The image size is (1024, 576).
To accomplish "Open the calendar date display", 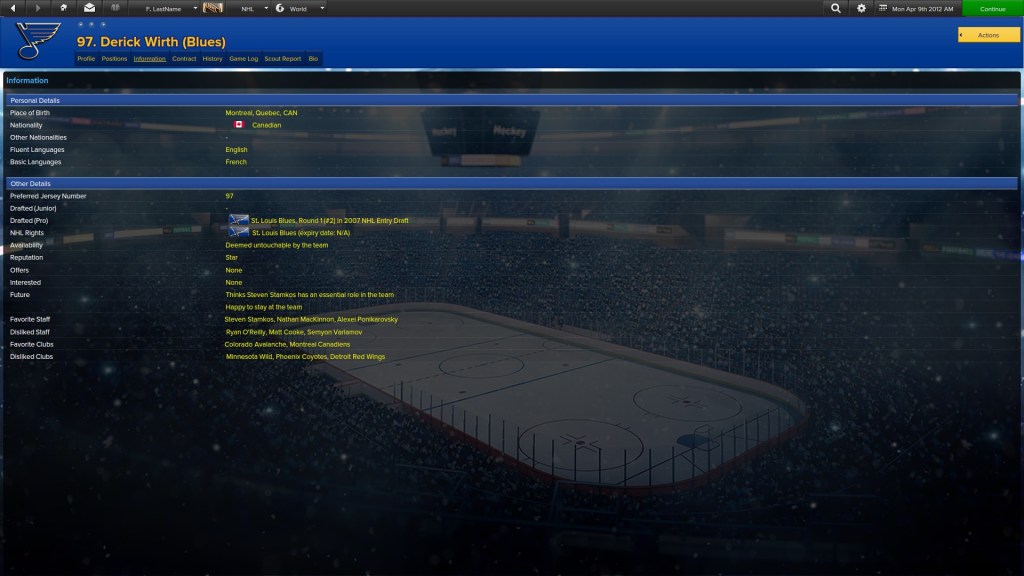I will (x=916, y=8).
